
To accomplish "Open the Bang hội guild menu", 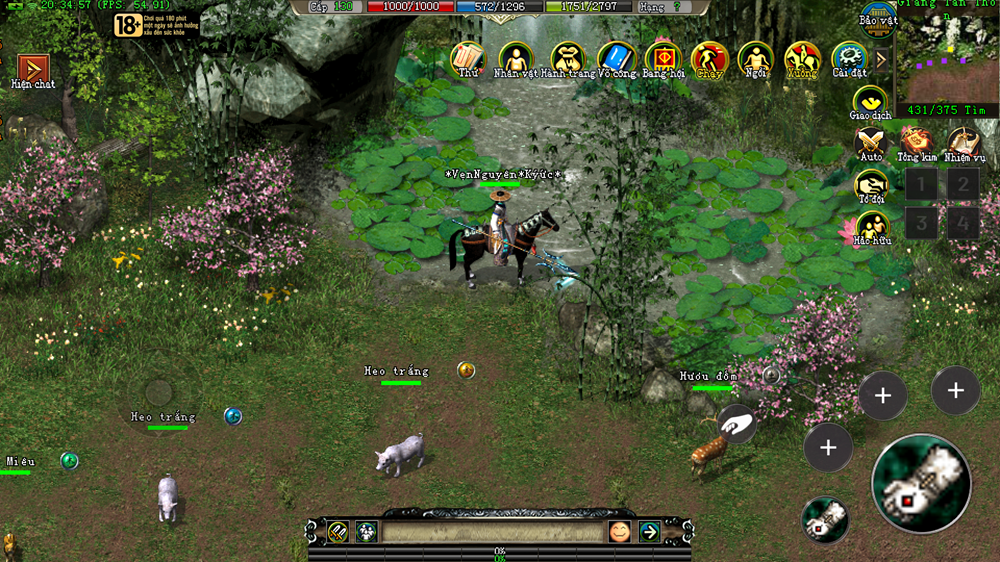I will (x=663, y=57).
